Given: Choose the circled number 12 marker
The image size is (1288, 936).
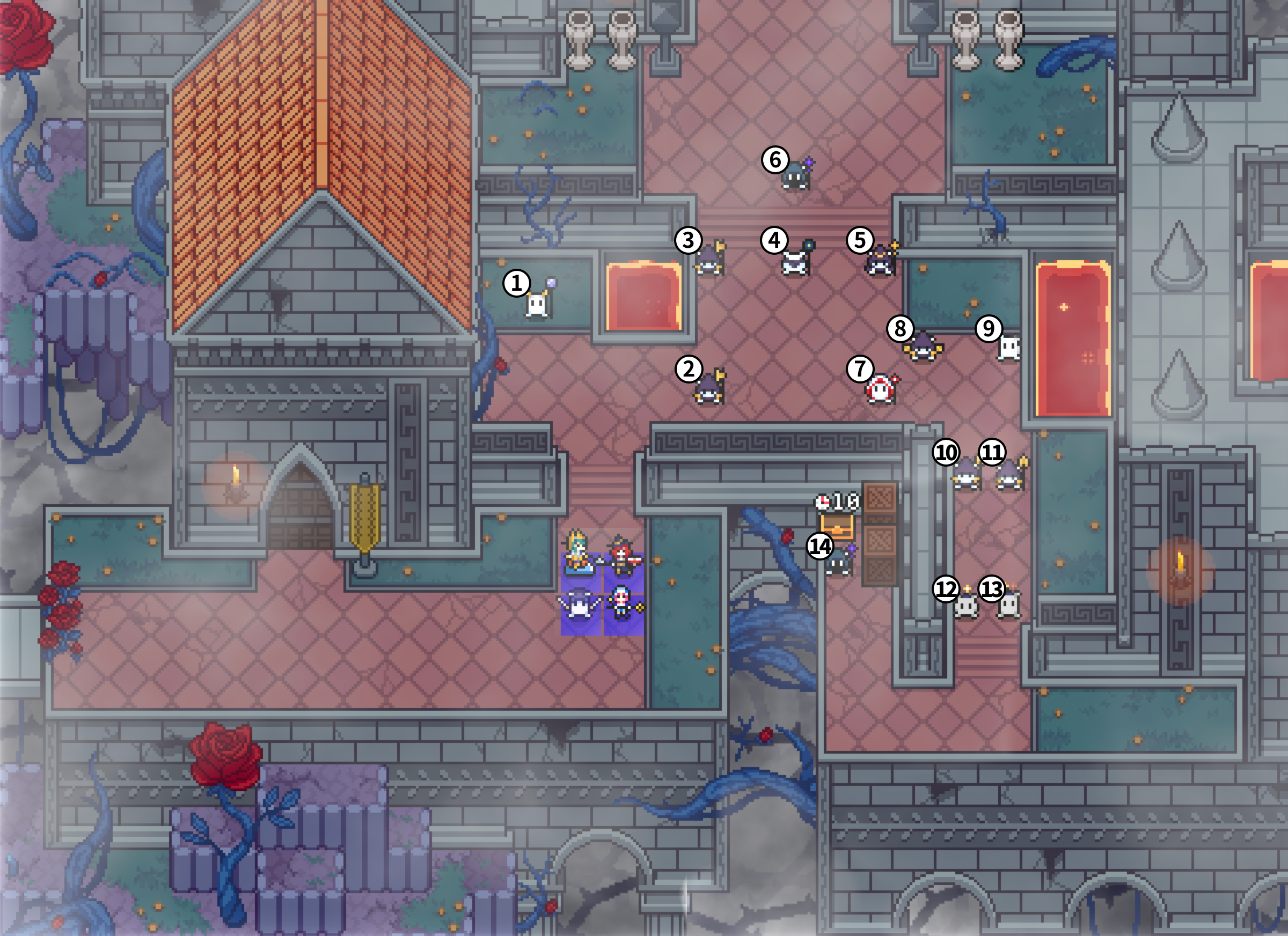Looking at the screenshot, I should pyautogui.click(x=946, y=588).
